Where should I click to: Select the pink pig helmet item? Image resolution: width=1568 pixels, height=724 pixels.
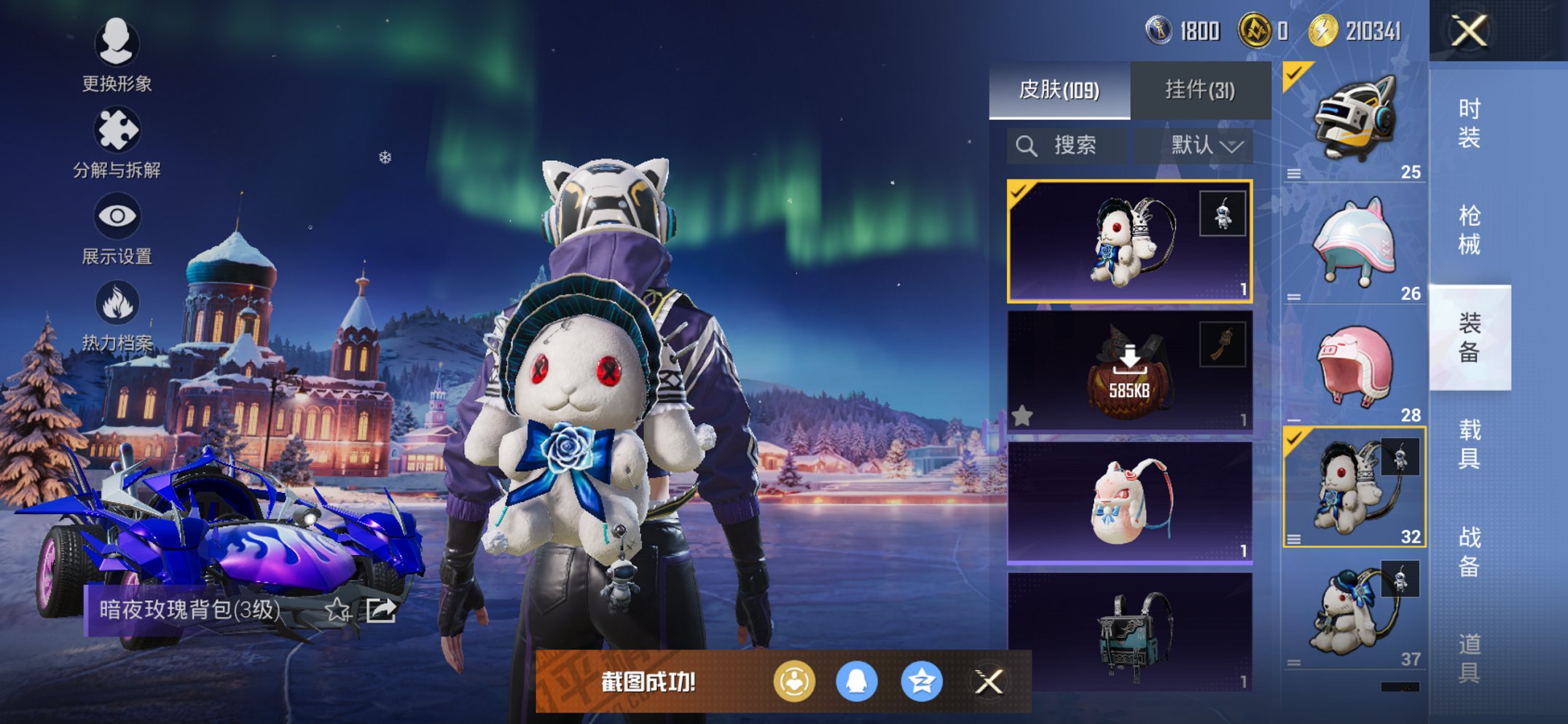click(1355, 366)
